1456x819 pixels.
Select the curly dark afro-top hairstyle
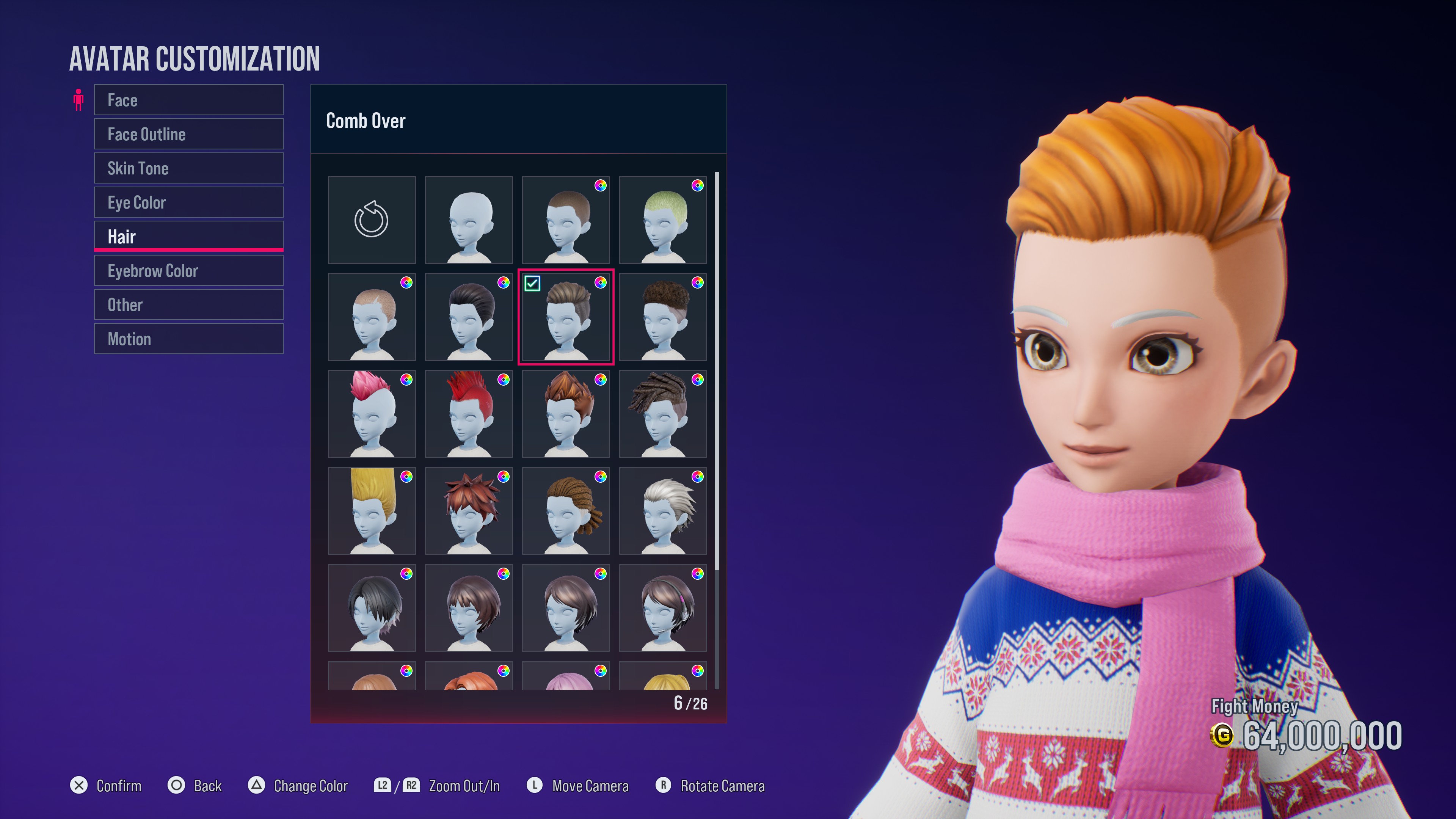(662, 317)
